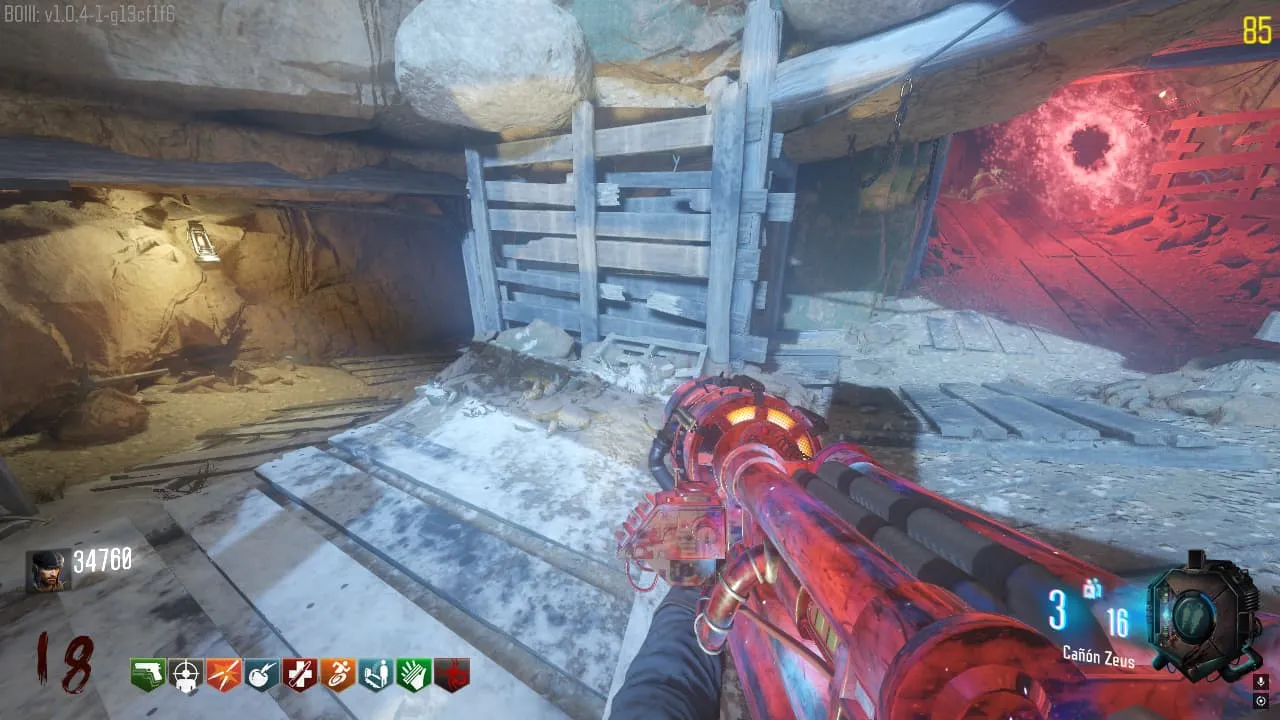Select the Juggernog red cross perk
The image size is (1280, 720).
tap(300, 676)
